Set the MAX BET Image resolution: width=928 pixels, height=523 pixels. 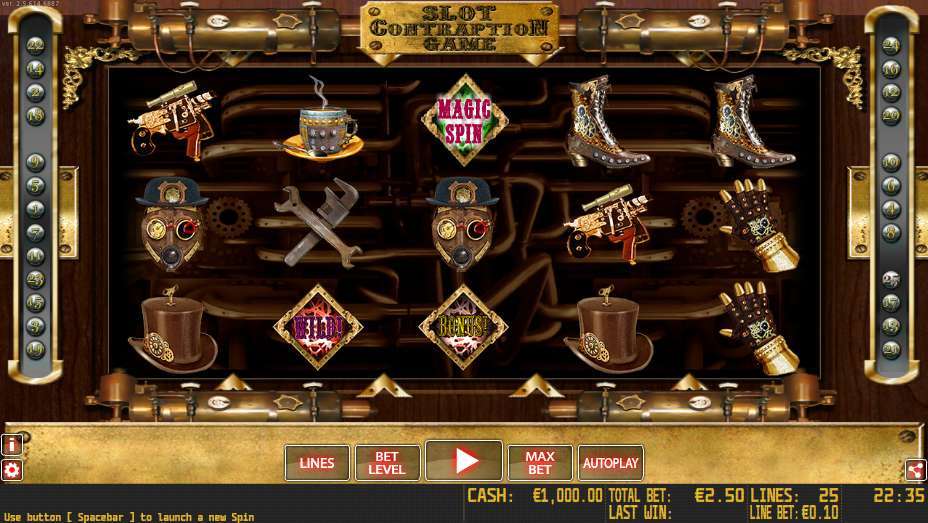tap(540, 463)
